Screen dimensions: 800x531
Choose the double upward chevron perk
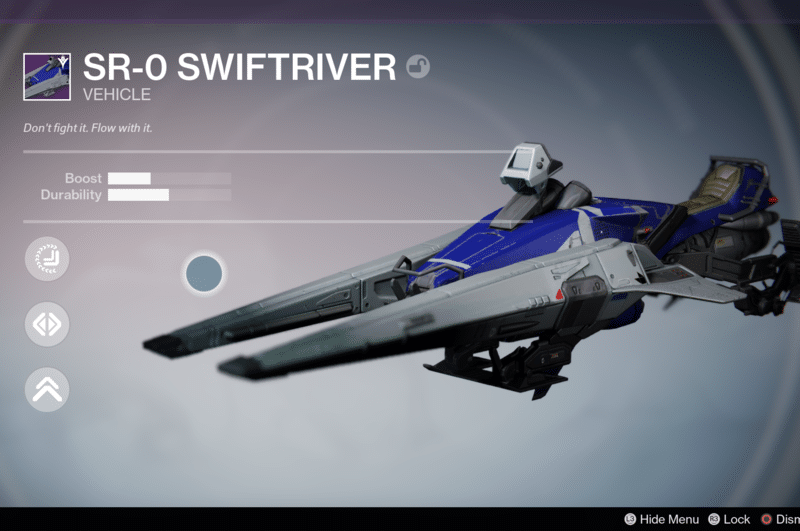click(47, 390)
